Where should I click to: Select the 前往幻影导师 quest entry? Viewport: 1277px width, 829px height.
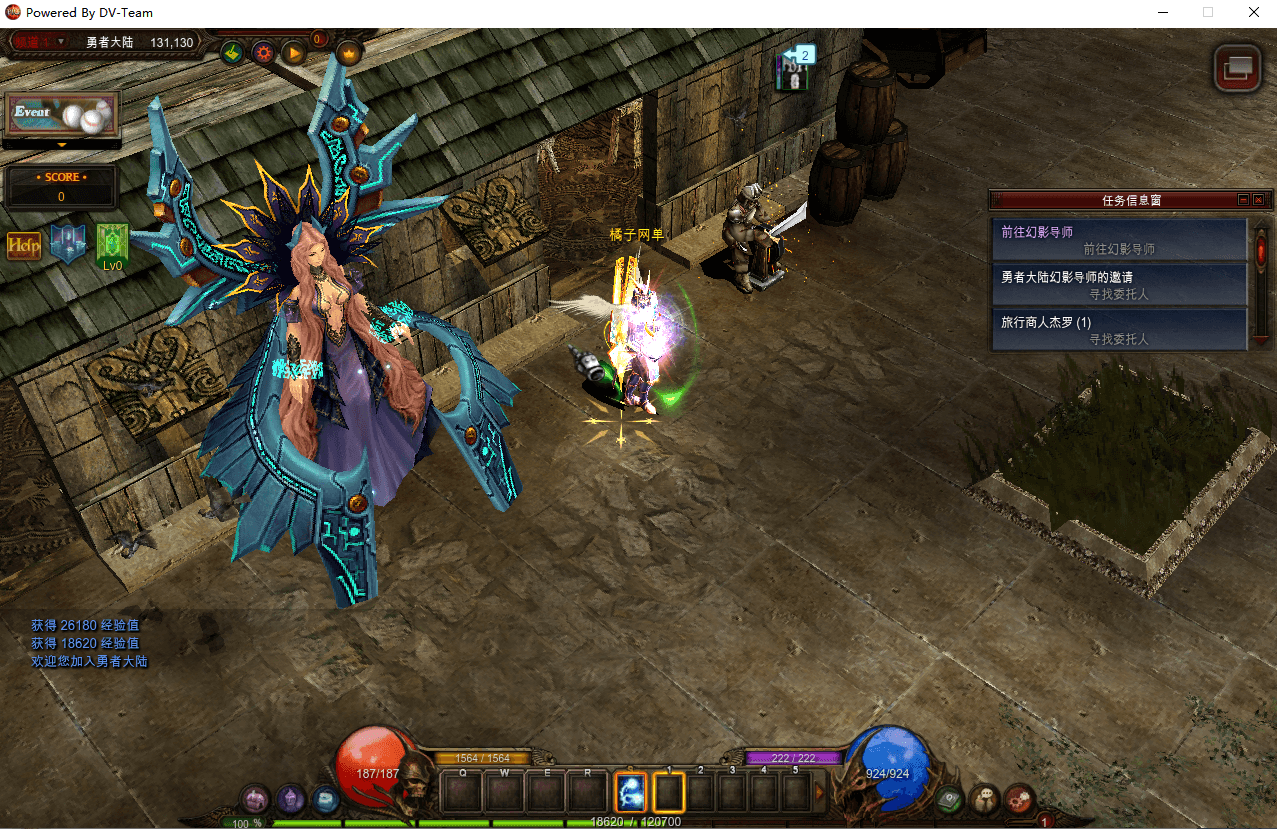click(1120, 240)
